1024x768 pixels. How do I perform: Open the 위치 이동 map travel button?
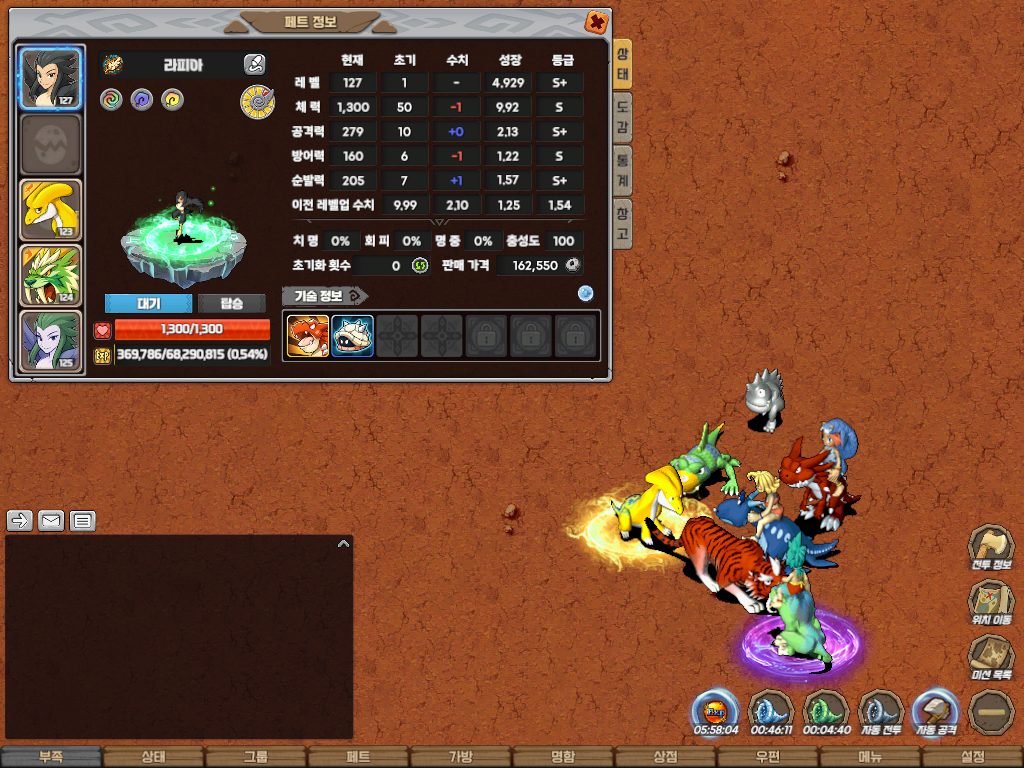pos(991,603)
